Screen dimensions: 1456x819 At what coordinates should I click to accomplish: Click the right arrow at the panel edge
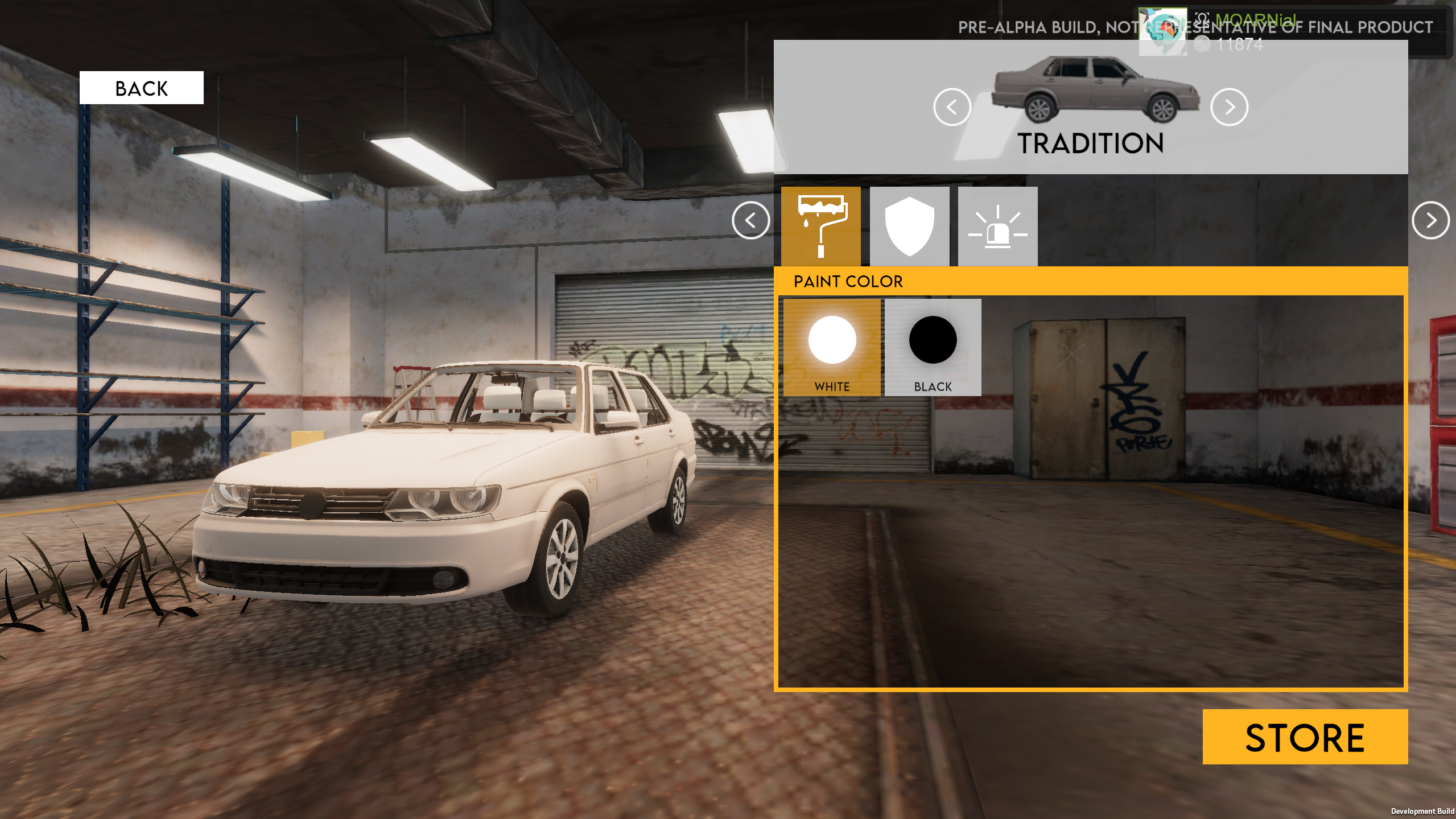point(1430,220)
